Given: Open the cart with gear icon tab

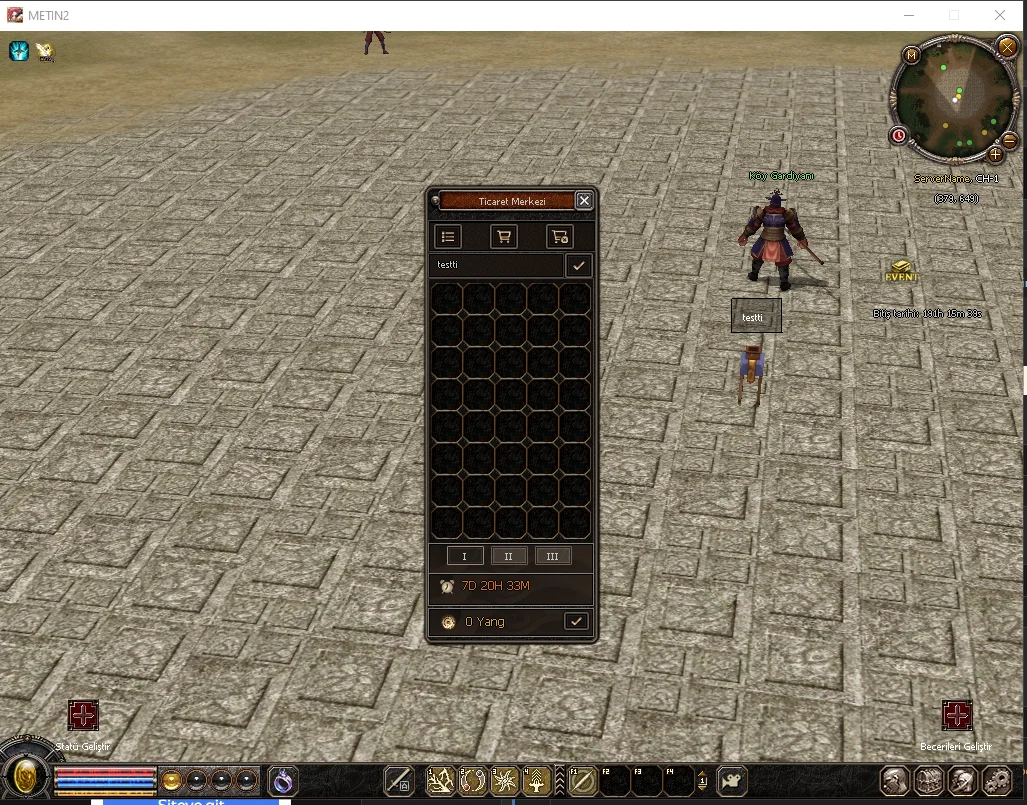Looking at the screenshot, I should coord(559,237).
